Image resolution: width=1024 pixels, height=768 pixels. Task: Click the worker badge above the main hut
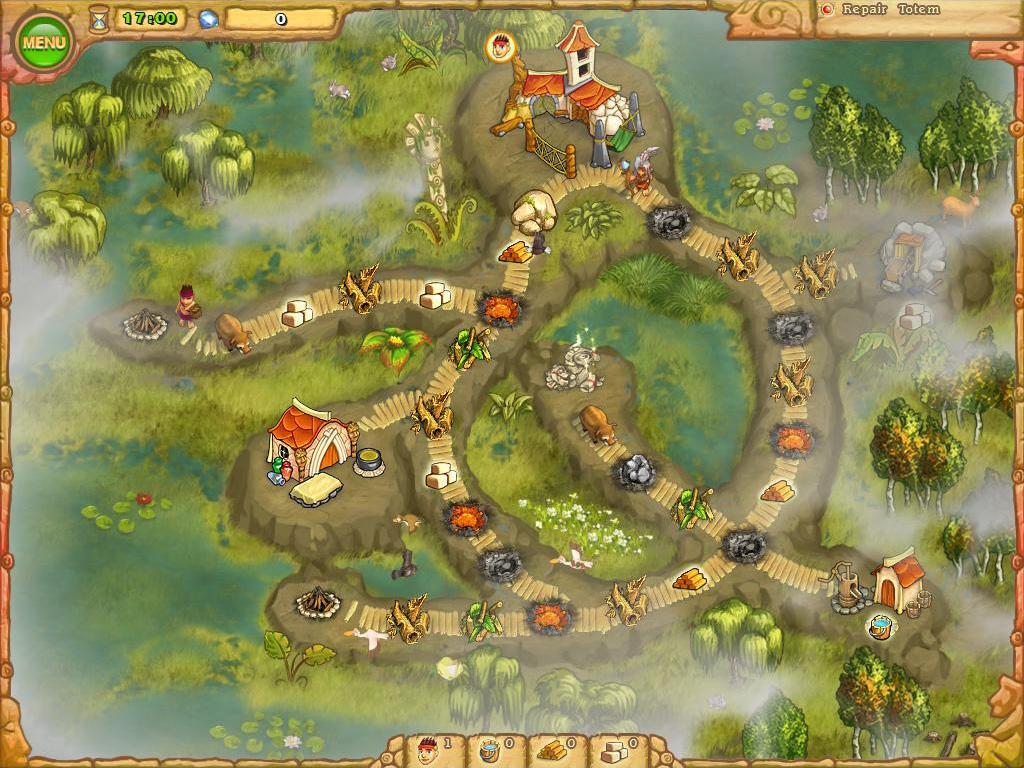point(501,44)
